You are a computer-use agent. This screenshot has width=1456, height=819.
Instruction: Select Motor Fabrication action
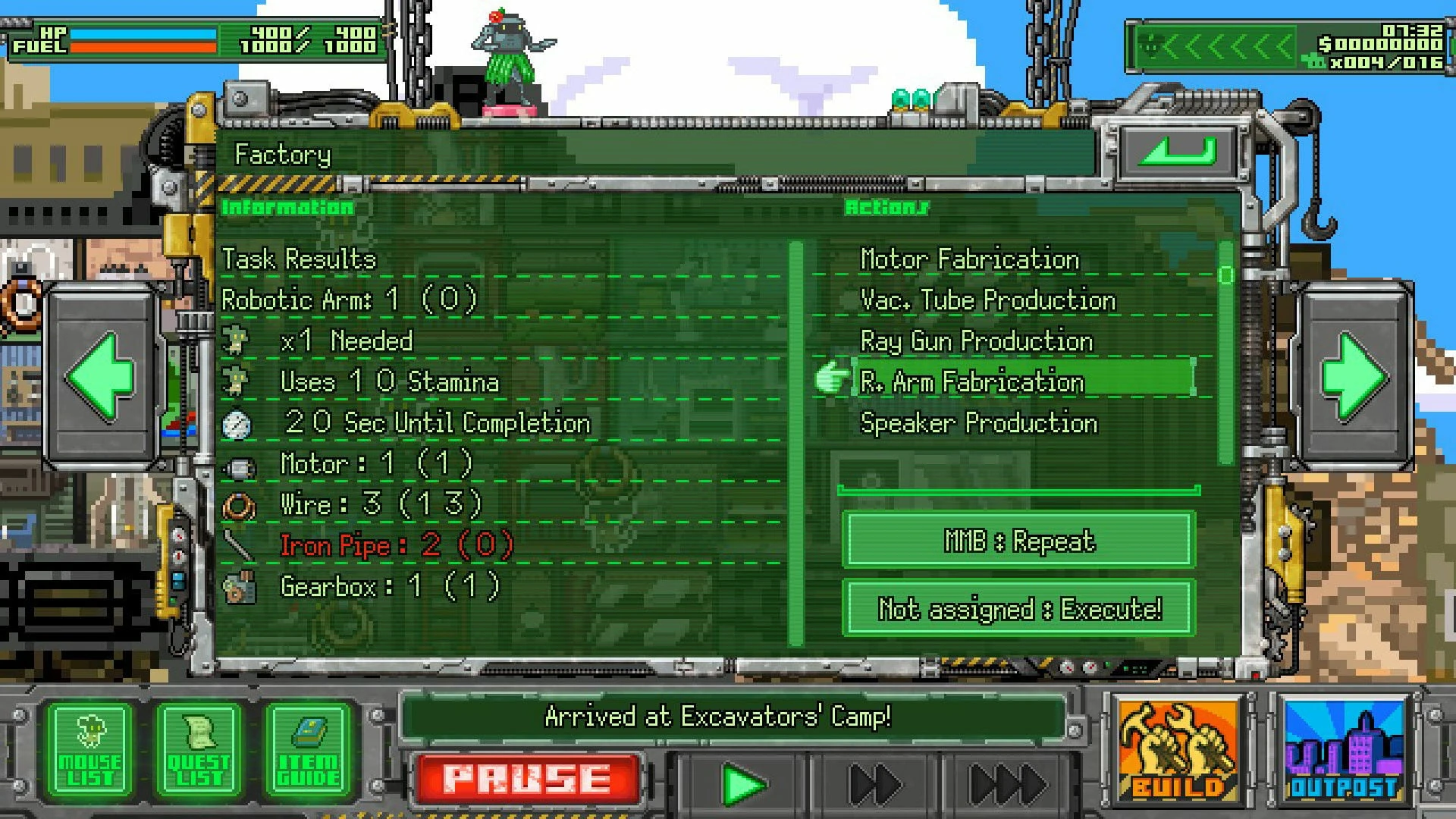pos(969,259)
